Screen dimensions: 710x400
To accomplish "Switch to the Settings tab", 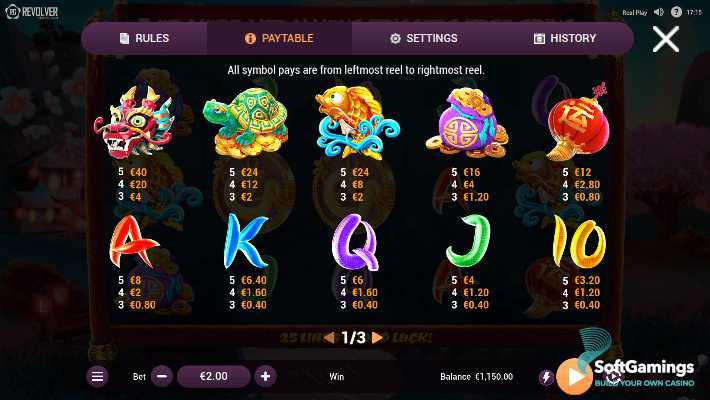I will 423,38.
